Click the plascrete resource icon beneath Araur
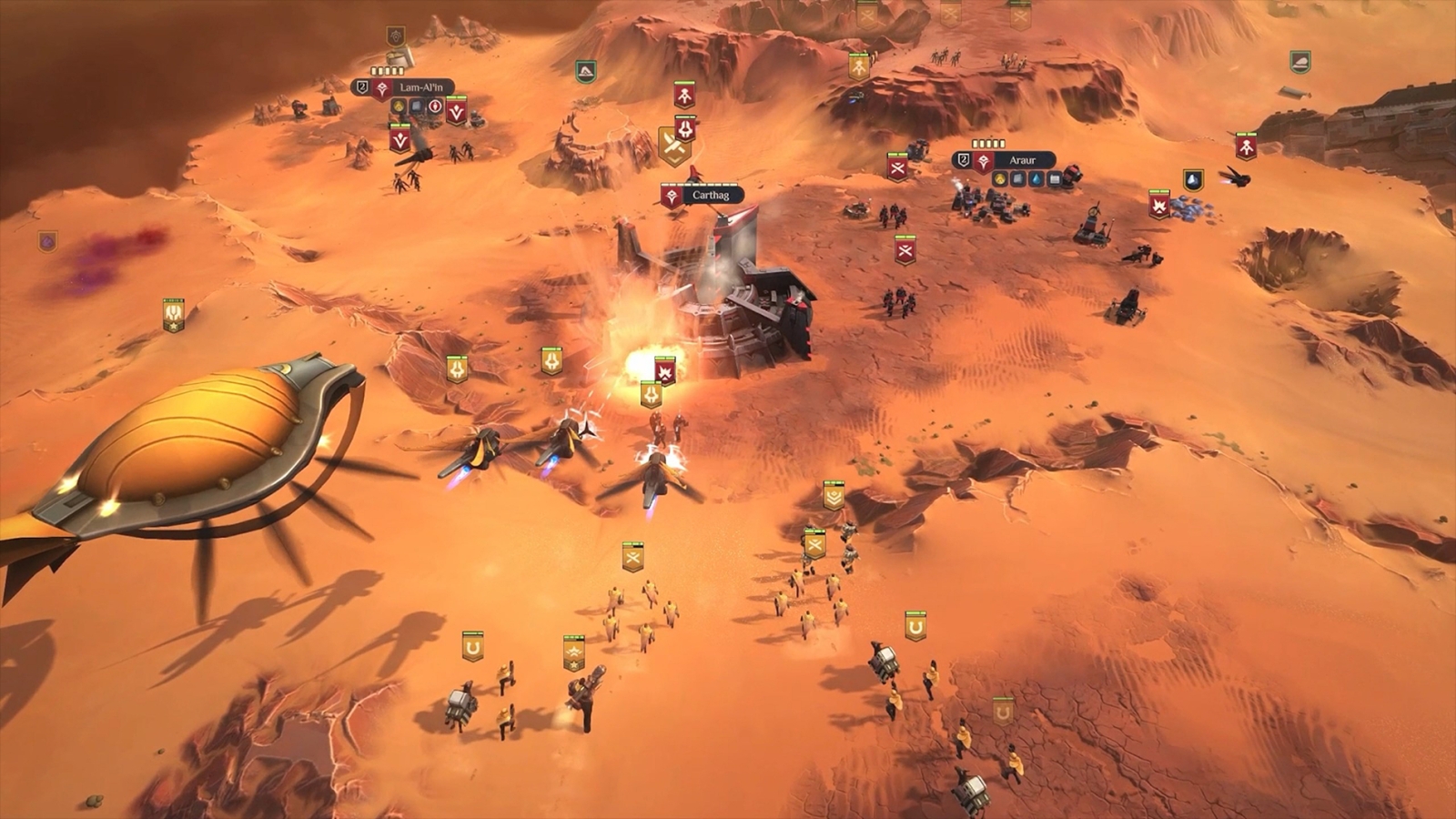 click(1017, 178)
